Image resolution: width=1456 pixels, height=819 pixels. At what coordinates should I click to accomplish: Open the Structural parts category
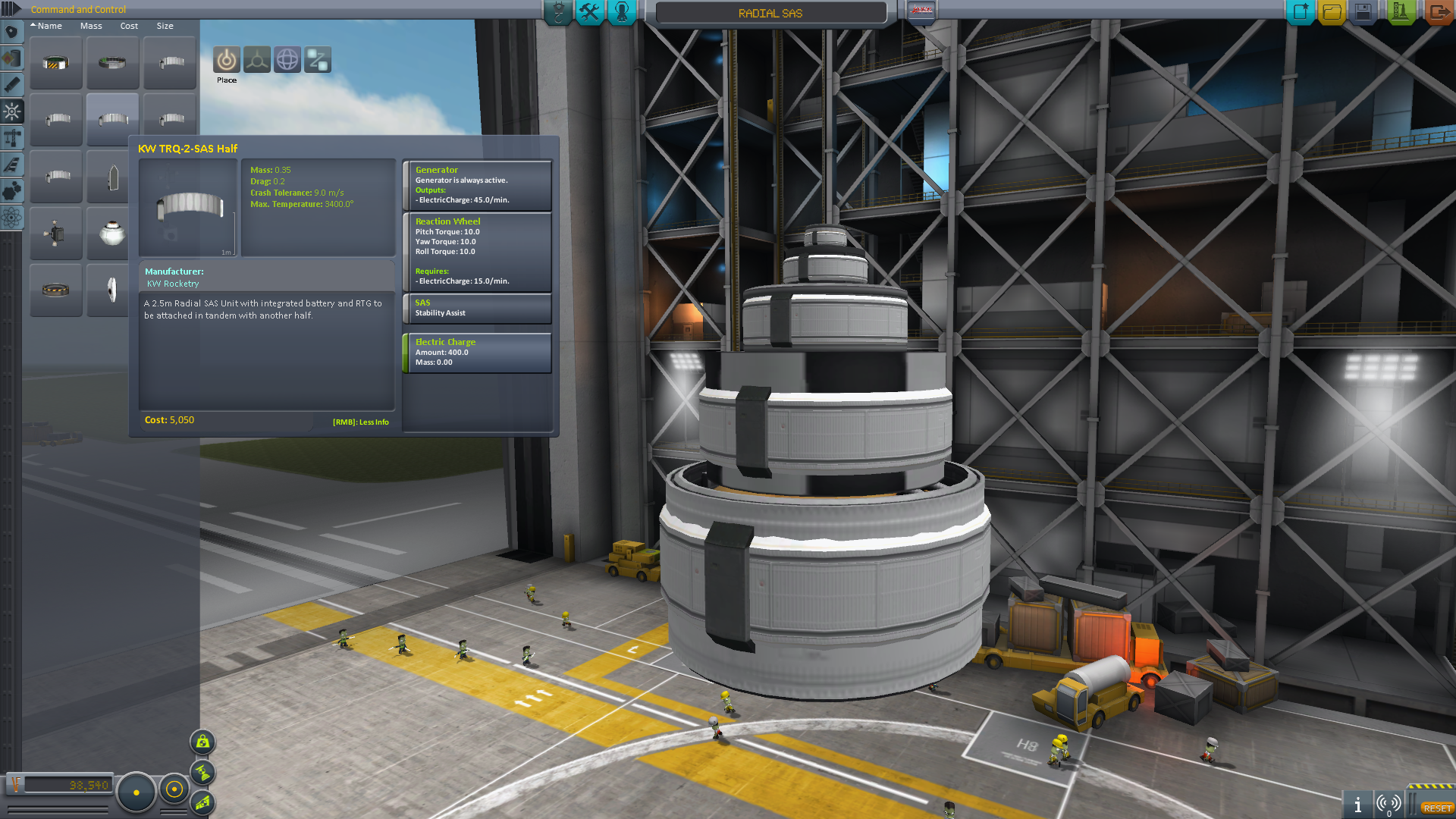12,138
